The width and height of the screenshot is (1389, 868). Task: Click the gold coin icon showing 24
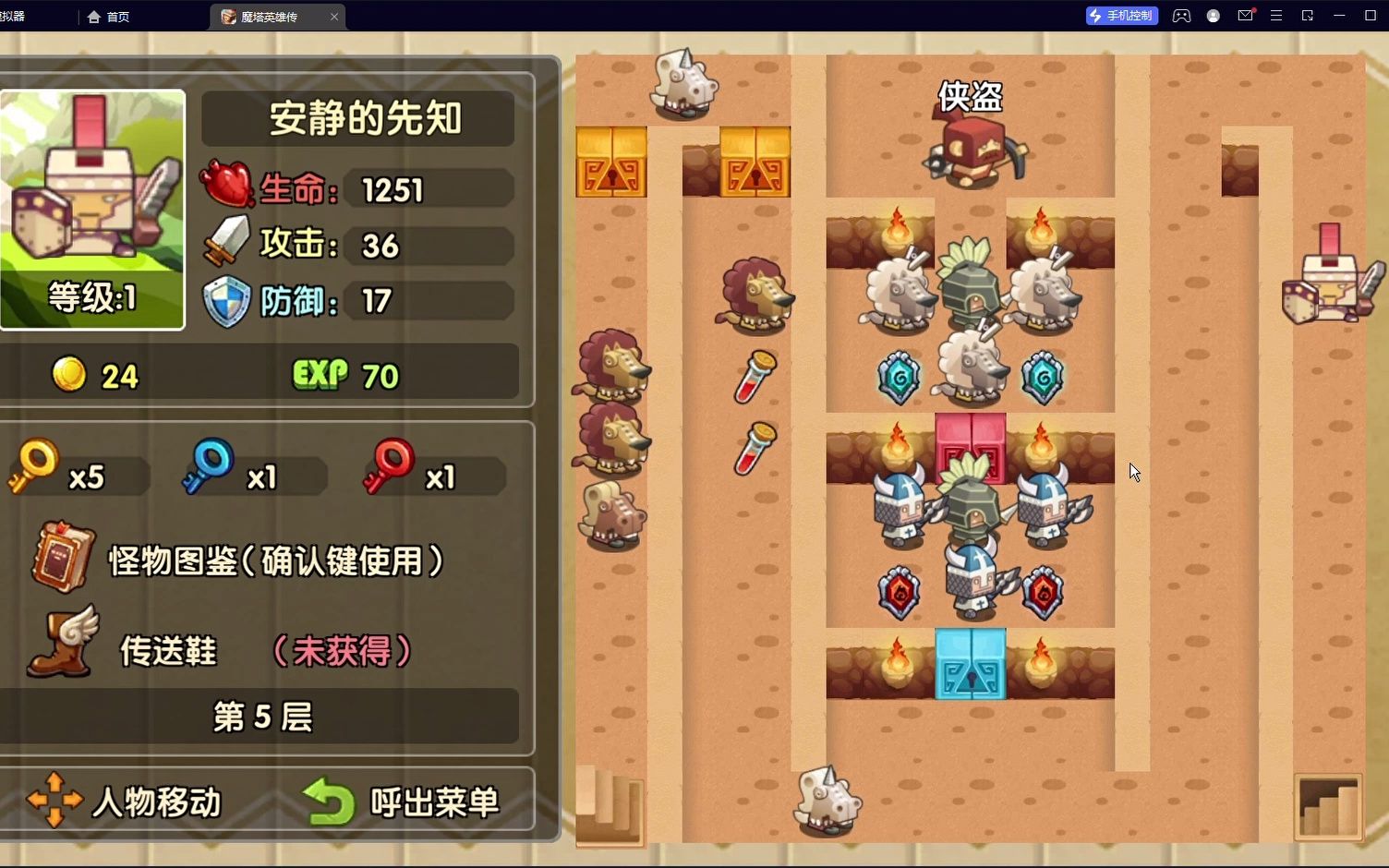69,375
